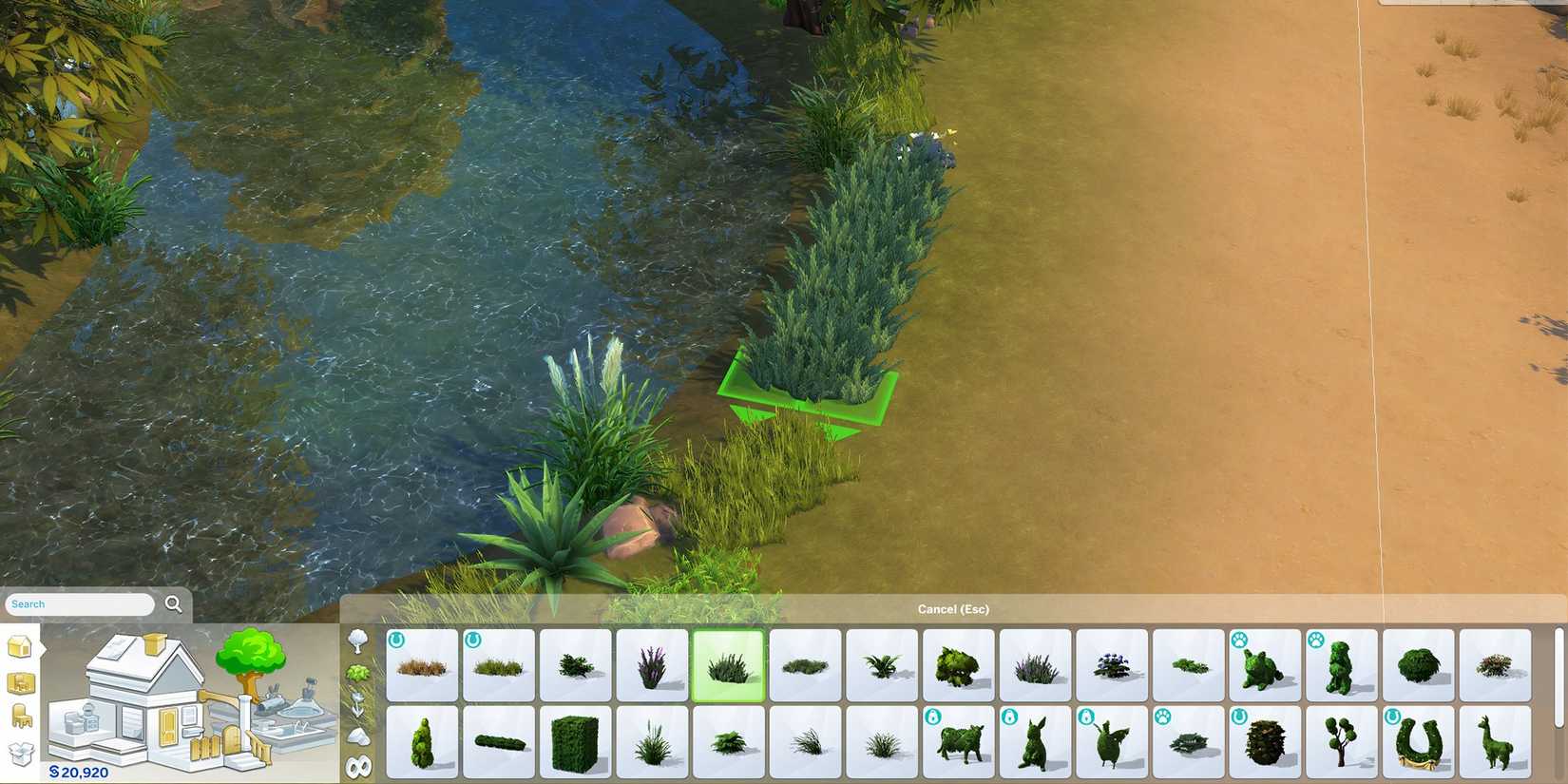Select the tall box hedge thumbnail
Screen dimensions: 1568x784
pos(577,743)
